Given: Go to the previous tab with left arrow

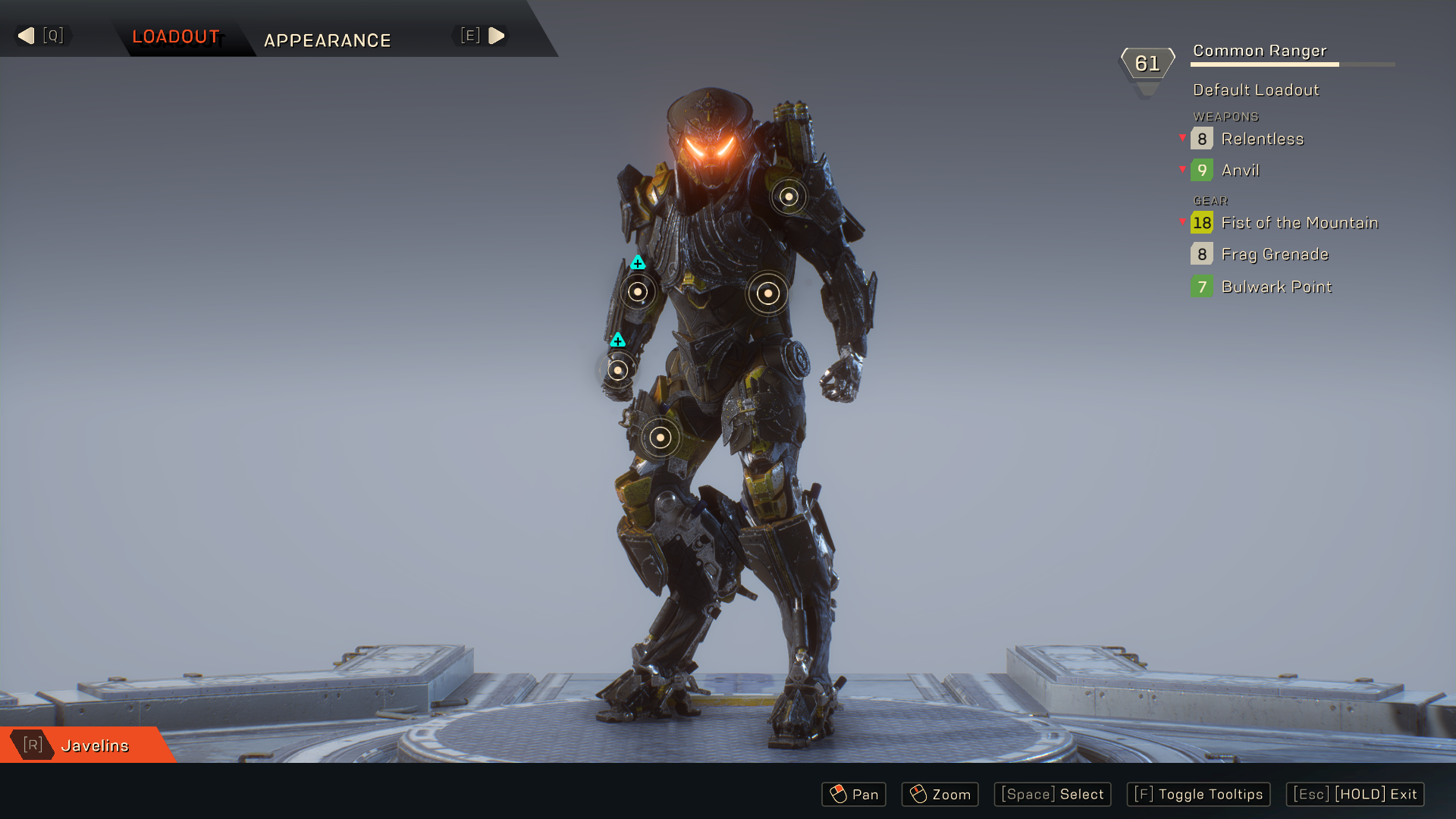Looking at the screenshot, I should pos(27,36).
